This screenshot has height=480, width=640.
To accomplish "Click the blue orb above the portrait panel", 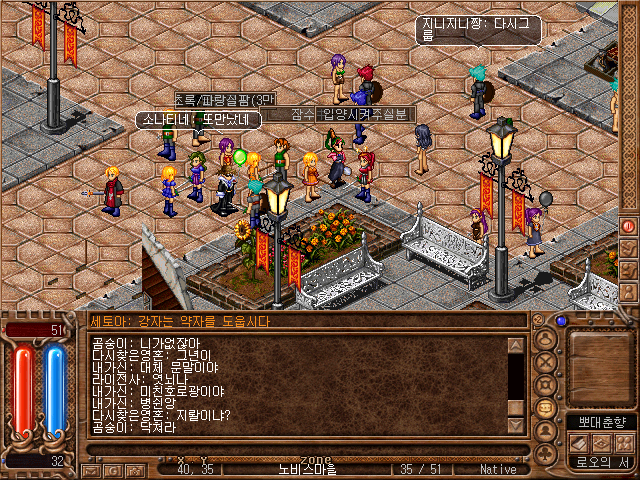I will click(561, 321).
